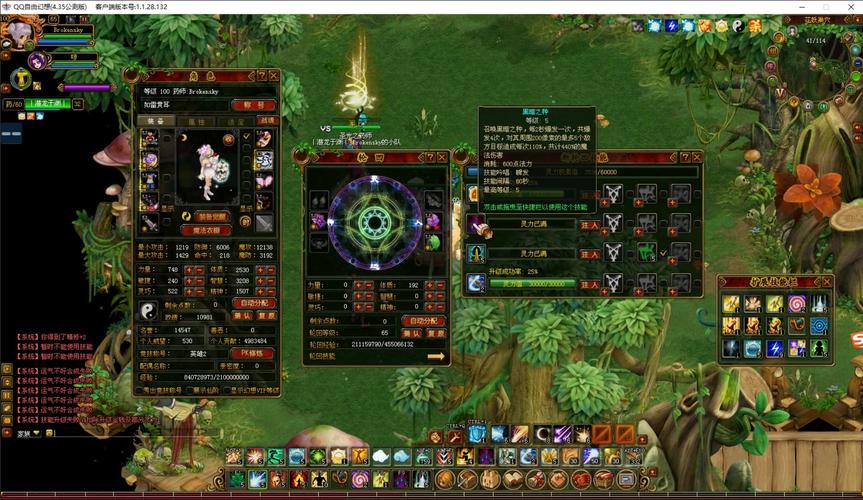Activate the blue lightning skill in extended bar
863x500 pixels.
click(775, 348)
